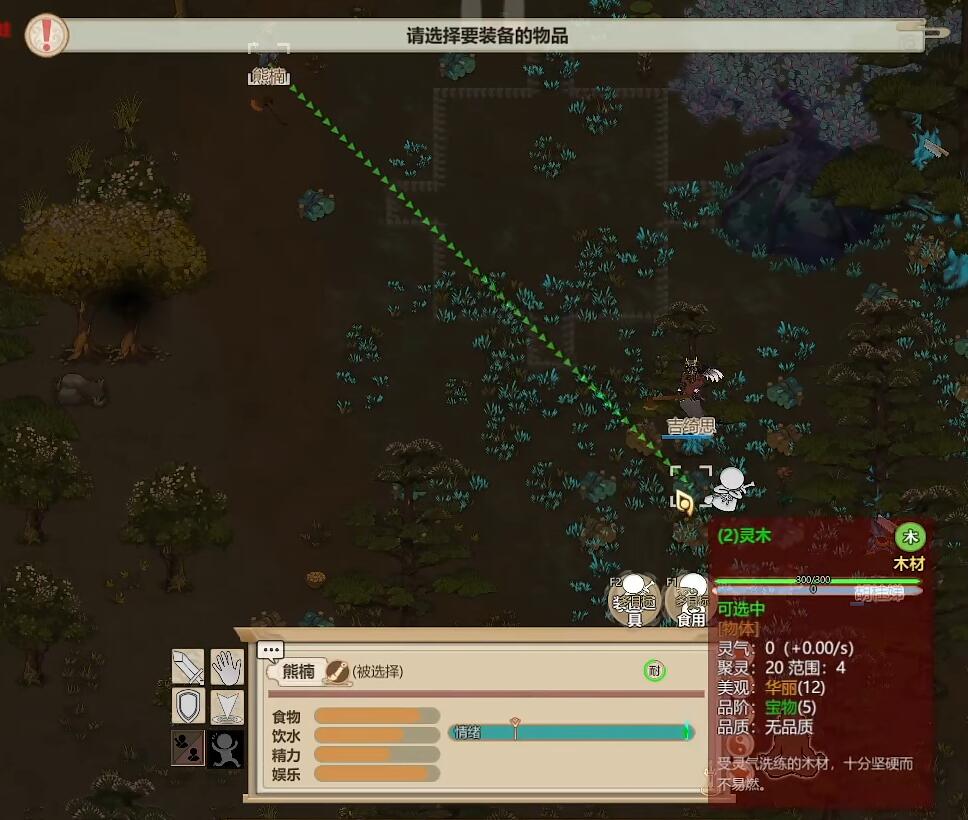The height and width of the screenshot is (820, 968).
Task: Click the green-ringed 耐 status icon
Action: pyautogui.click(x=655, y=671)
